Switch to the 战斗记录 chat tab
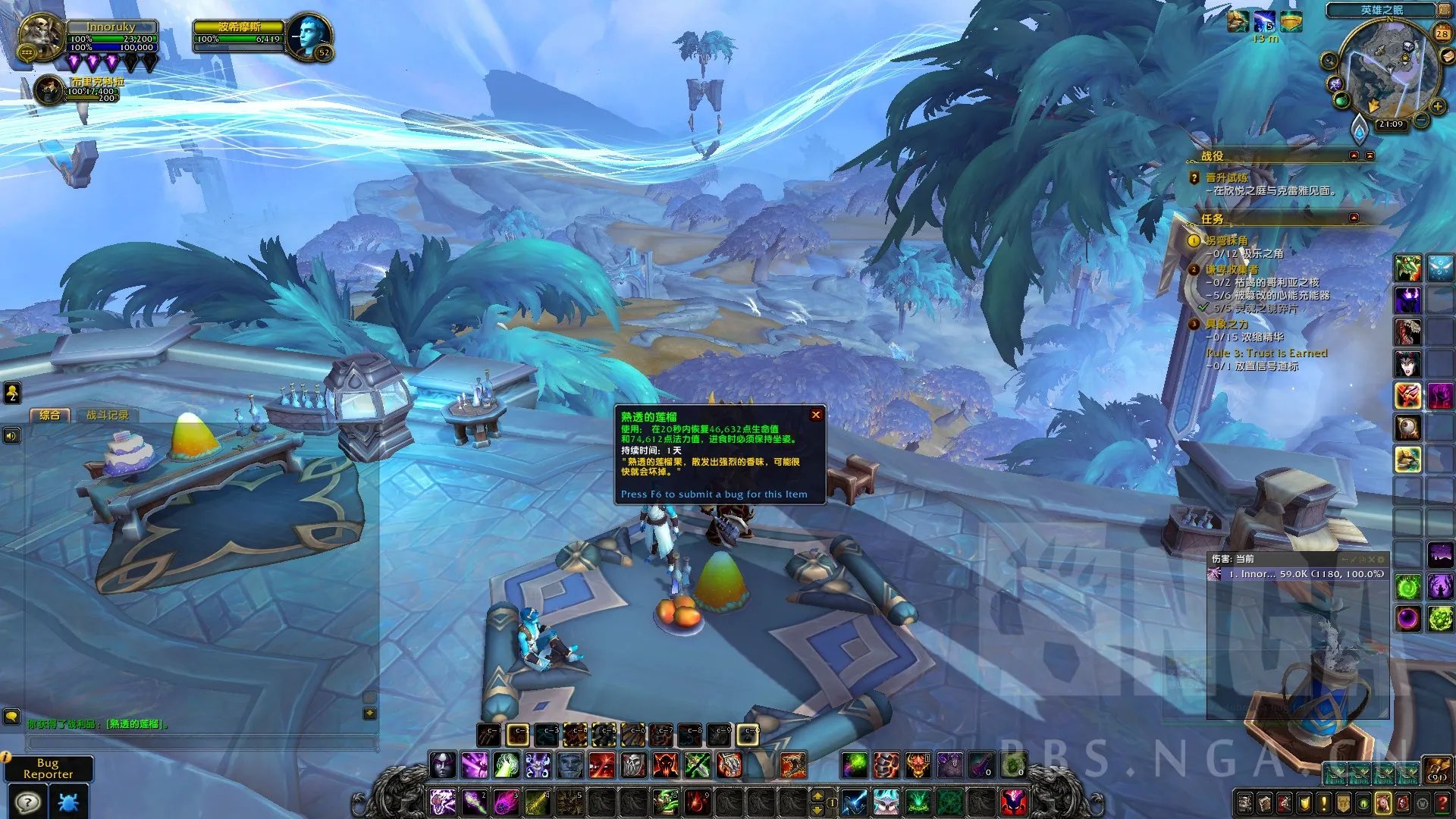The height and width of the screenshot is (819, 1456). pyautogui.click(x=107, y=415)
